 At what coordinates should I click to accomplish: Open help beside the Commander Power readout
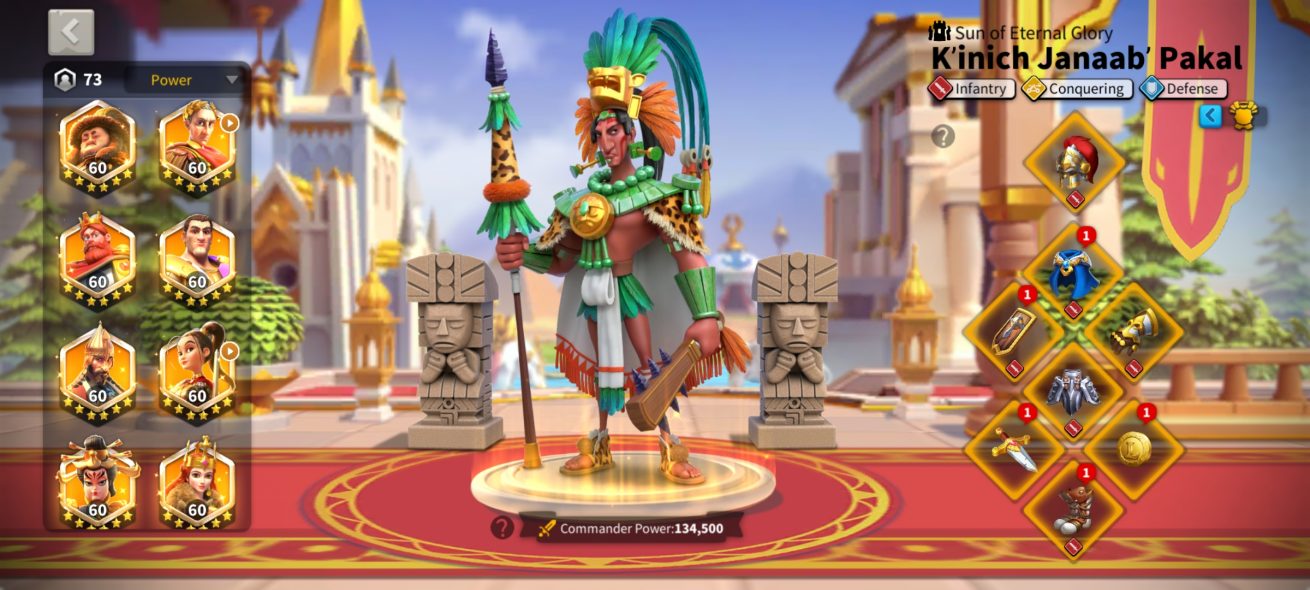coord(502,527)
